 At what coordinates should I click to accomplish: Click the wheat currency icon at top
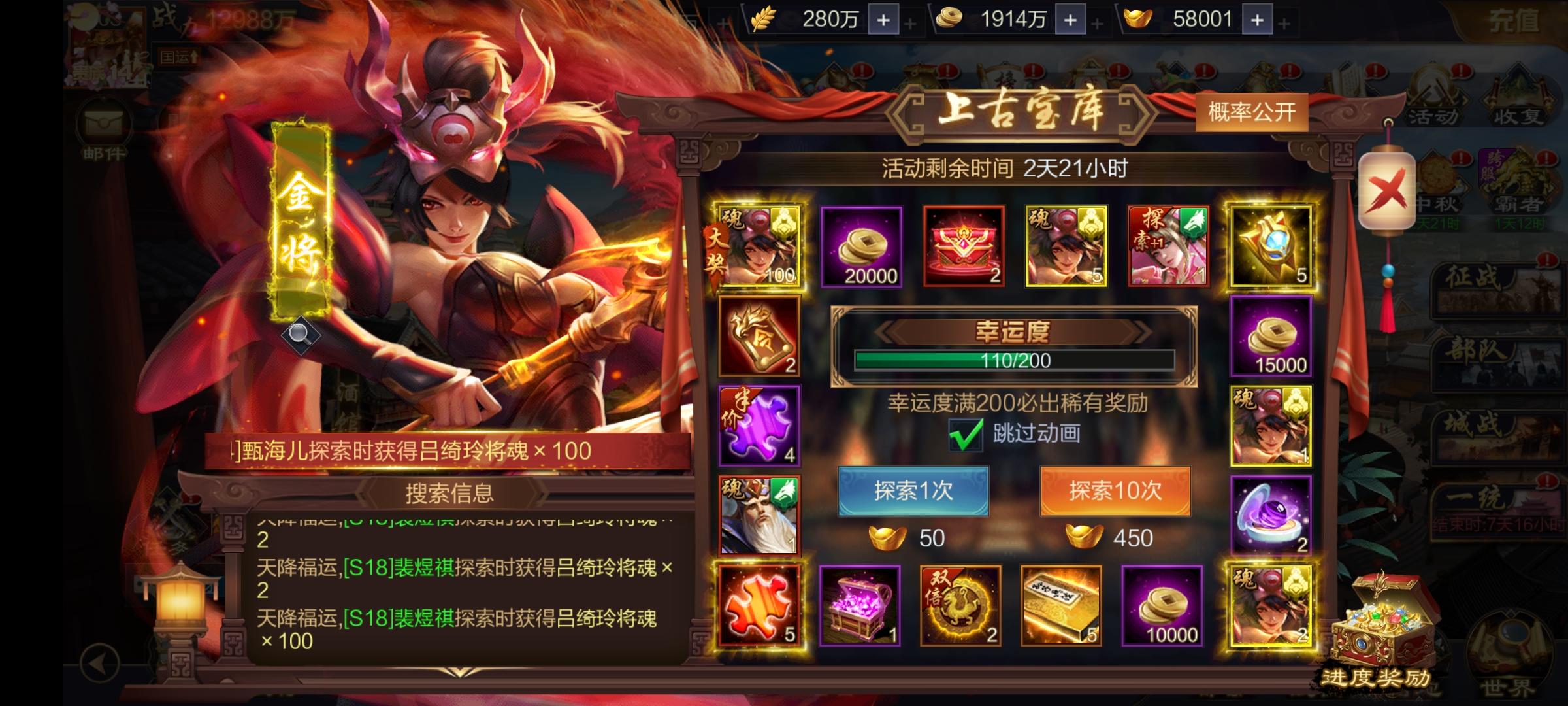click(x=762, y=20)
